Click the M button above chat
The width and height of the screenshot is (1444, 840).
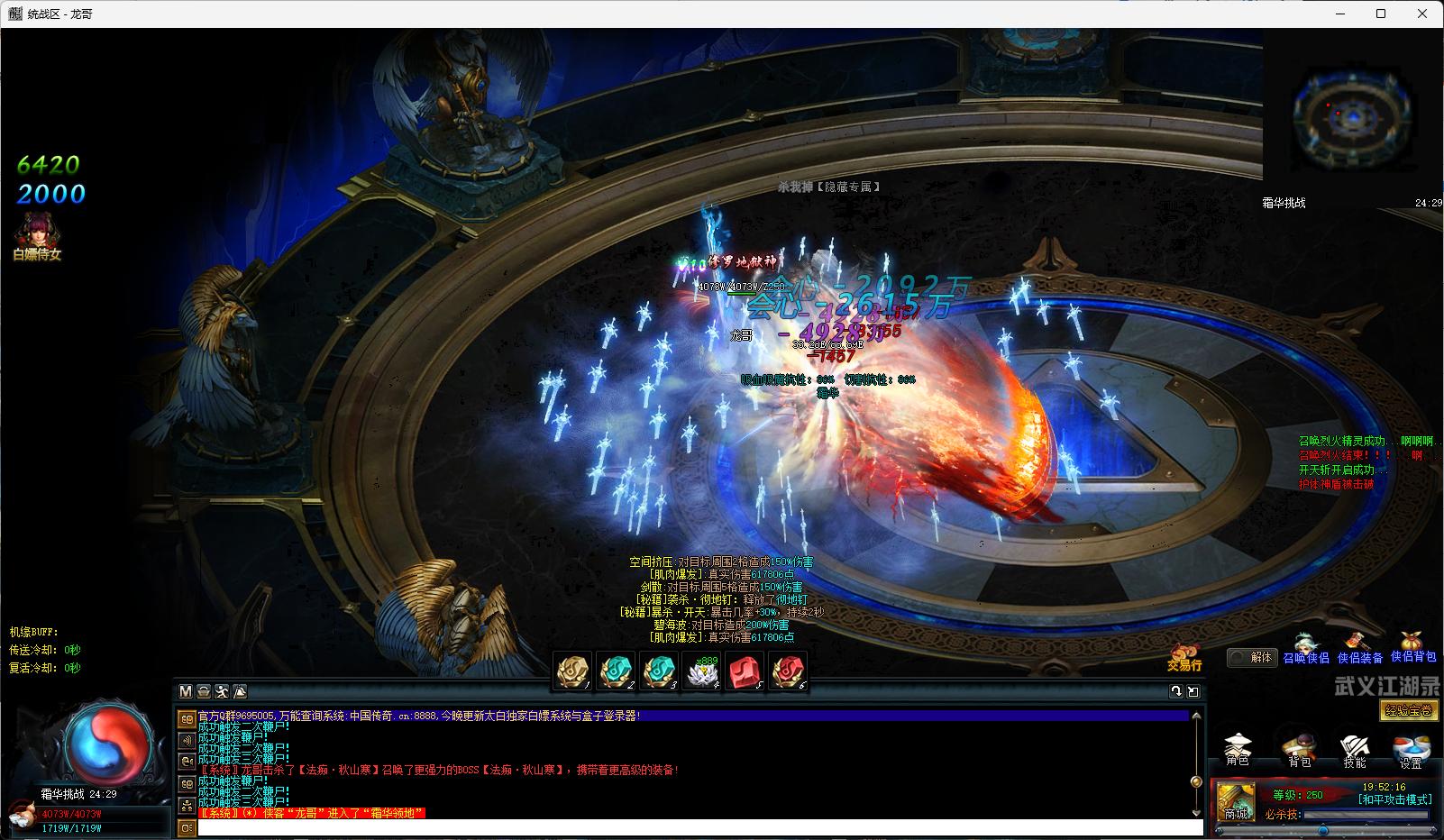tap(186, 691)
